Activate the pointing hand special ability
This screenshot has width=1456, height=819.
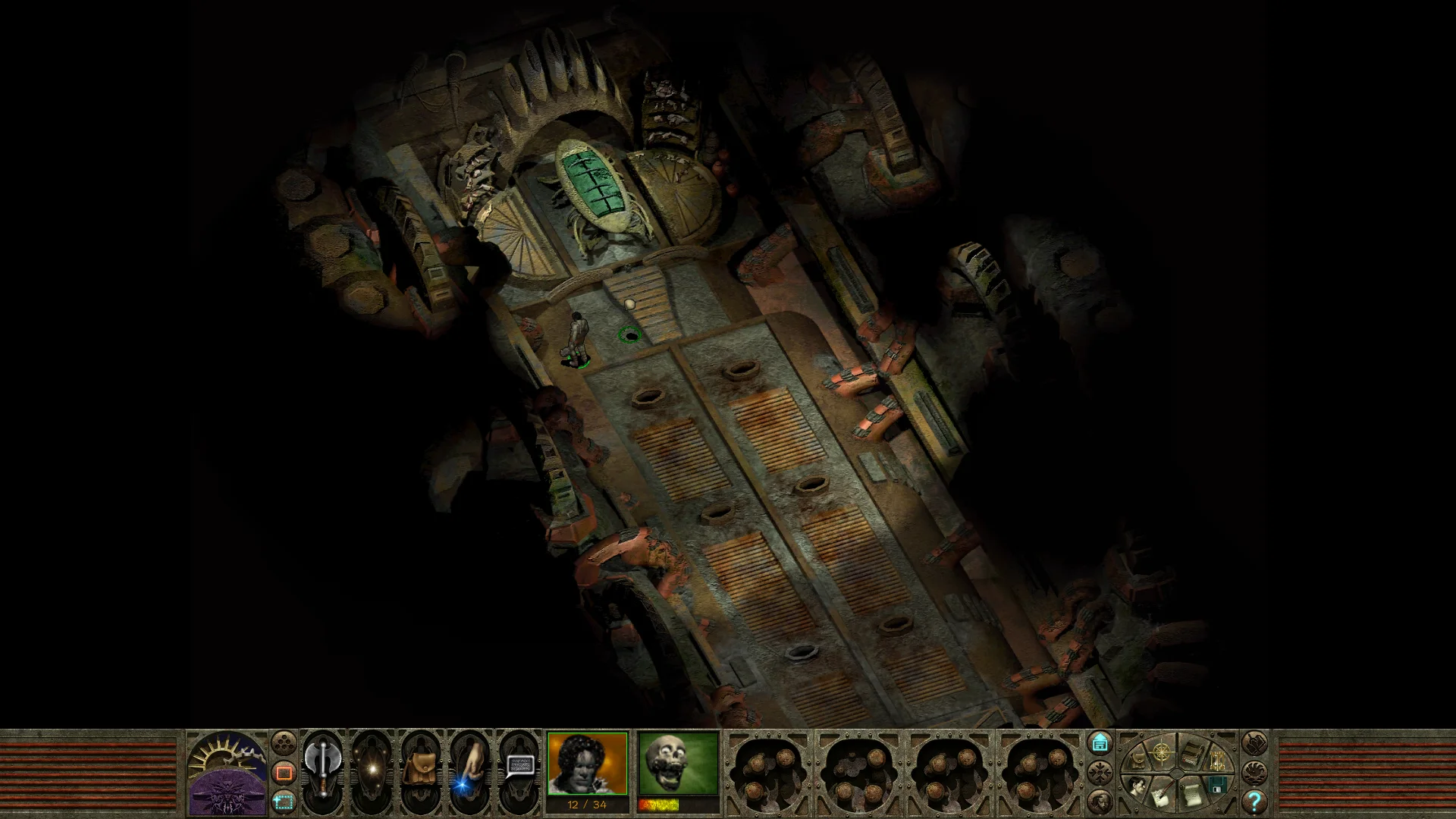point(468,768)
